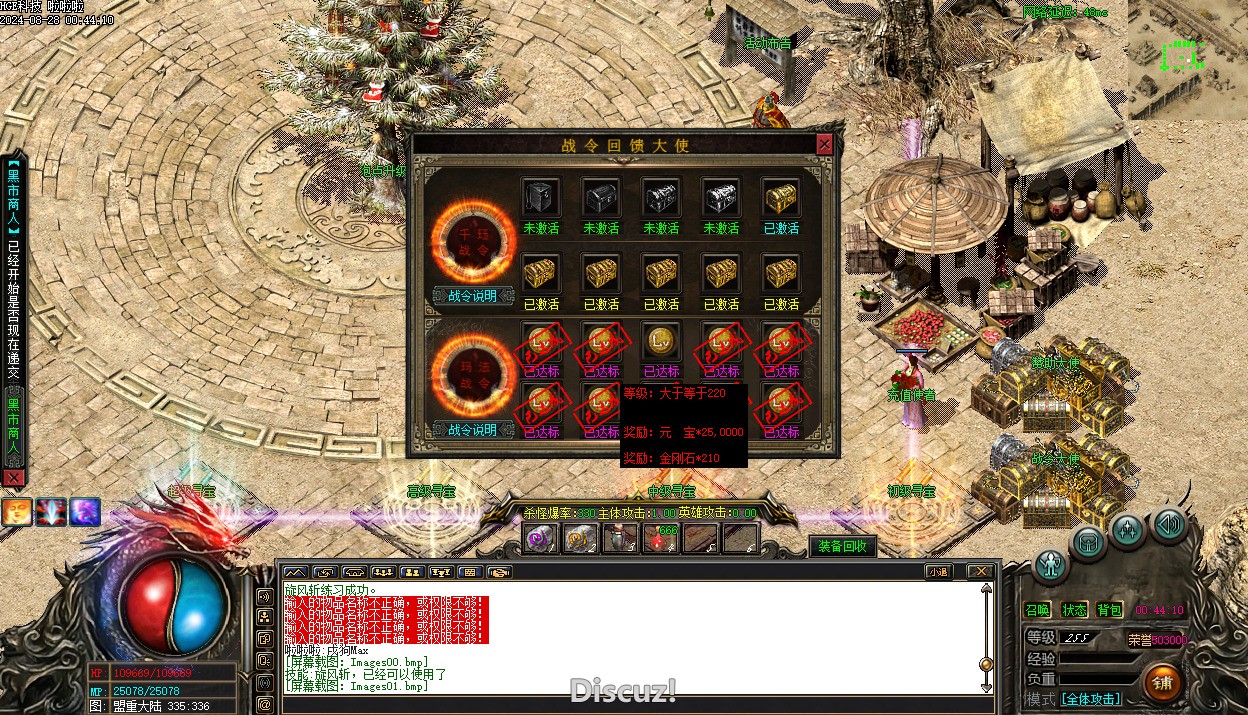Close the 黑市商人 side notice

pyautogui.click(x=13, y=478)
